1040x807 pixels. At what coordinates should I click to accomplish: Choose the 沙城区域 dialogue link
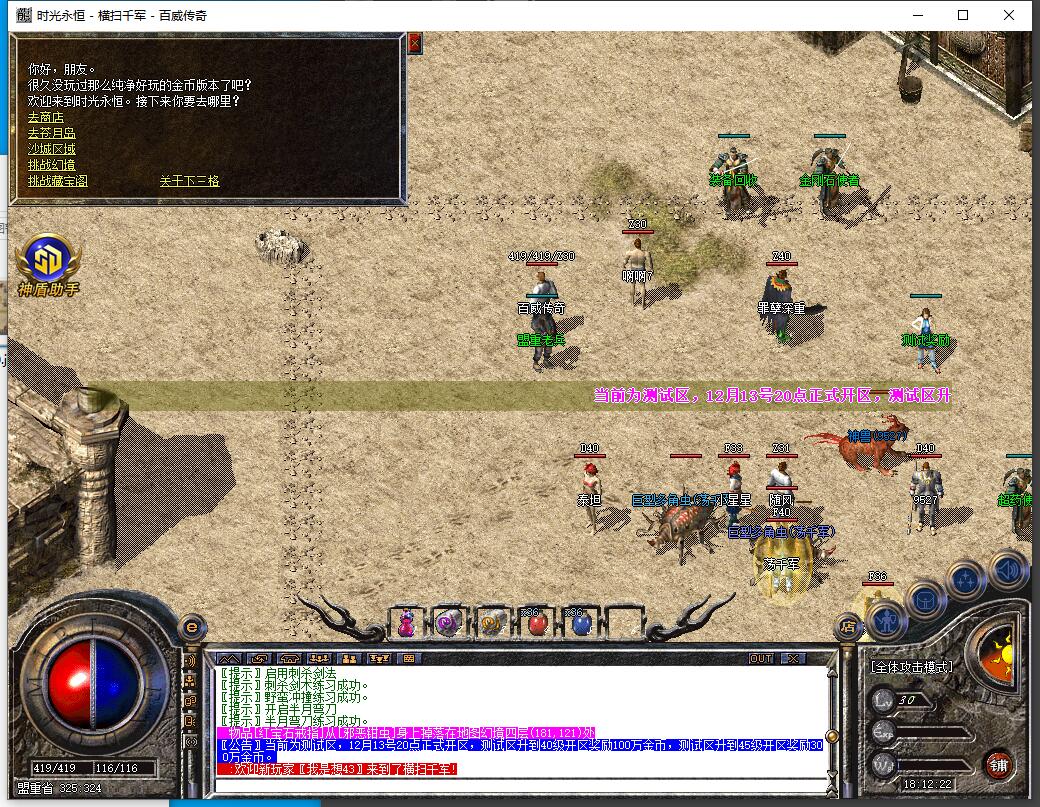pyautogui.click(x=51, y=149)
